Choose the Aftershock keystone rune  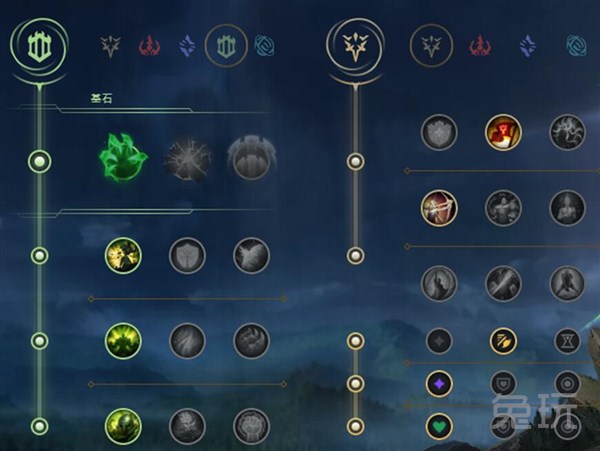pyautogui.click(x=187, y=159)
